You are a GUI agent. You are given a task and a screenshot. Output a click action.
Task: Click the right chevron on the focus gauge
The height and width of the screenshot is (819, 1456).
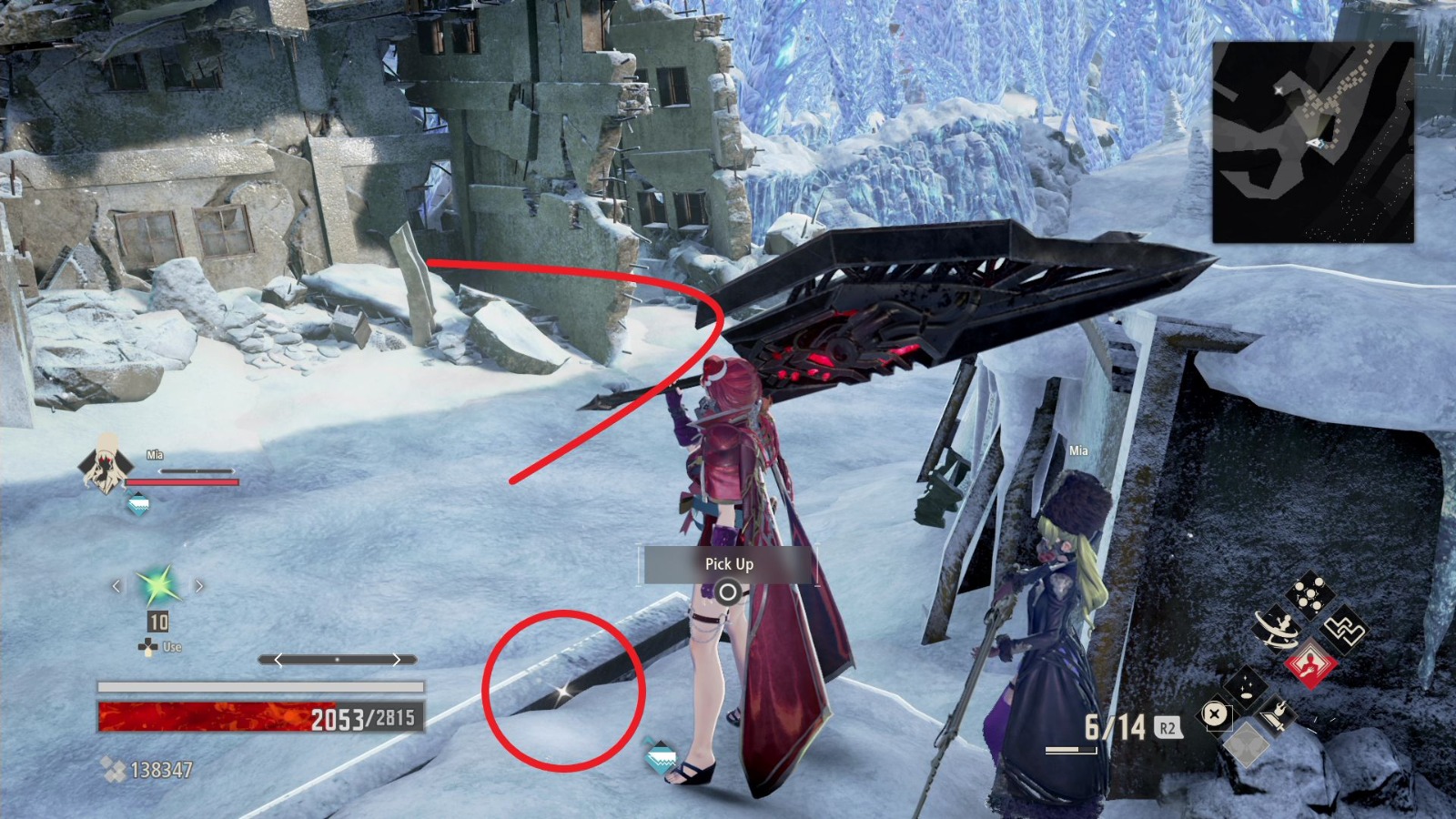(396, 659)
